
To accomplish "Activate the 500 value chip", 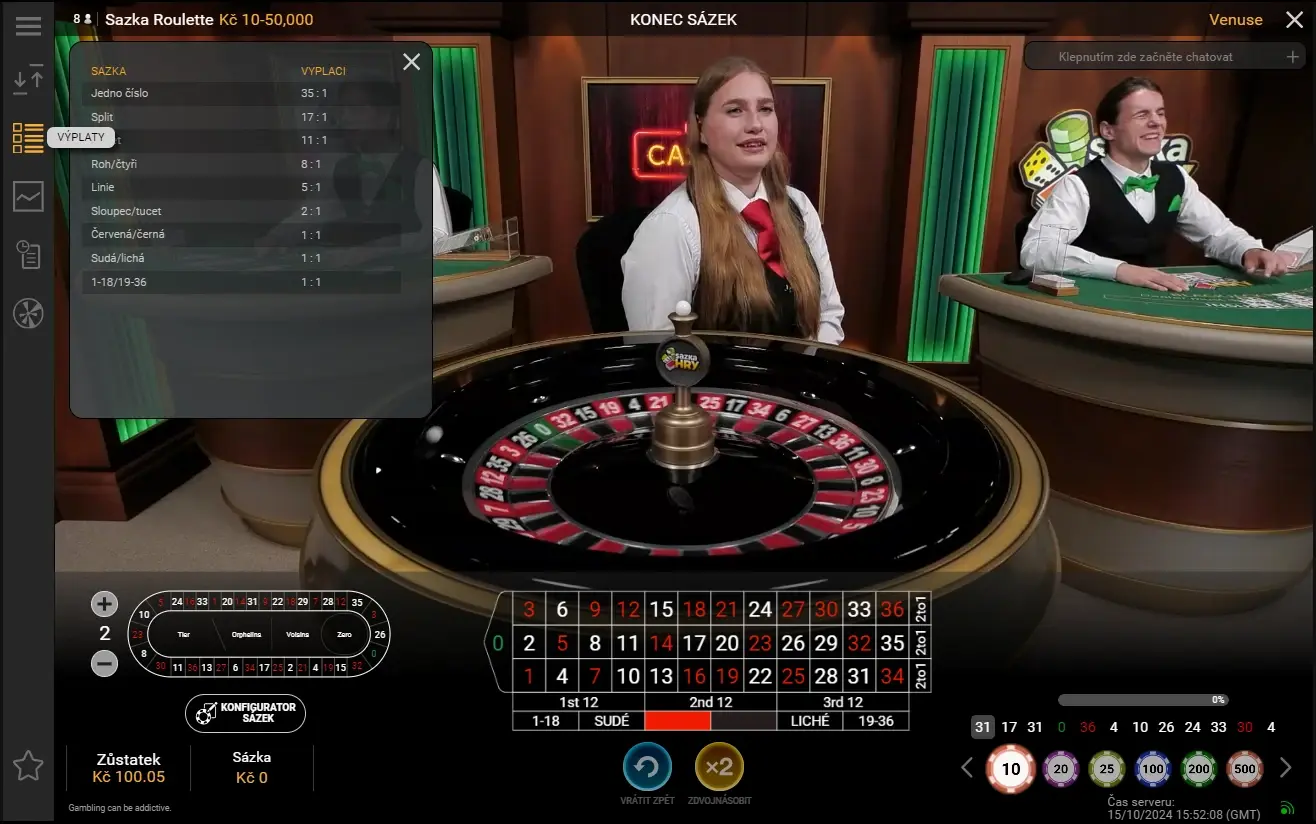I will coord(1244,768).
